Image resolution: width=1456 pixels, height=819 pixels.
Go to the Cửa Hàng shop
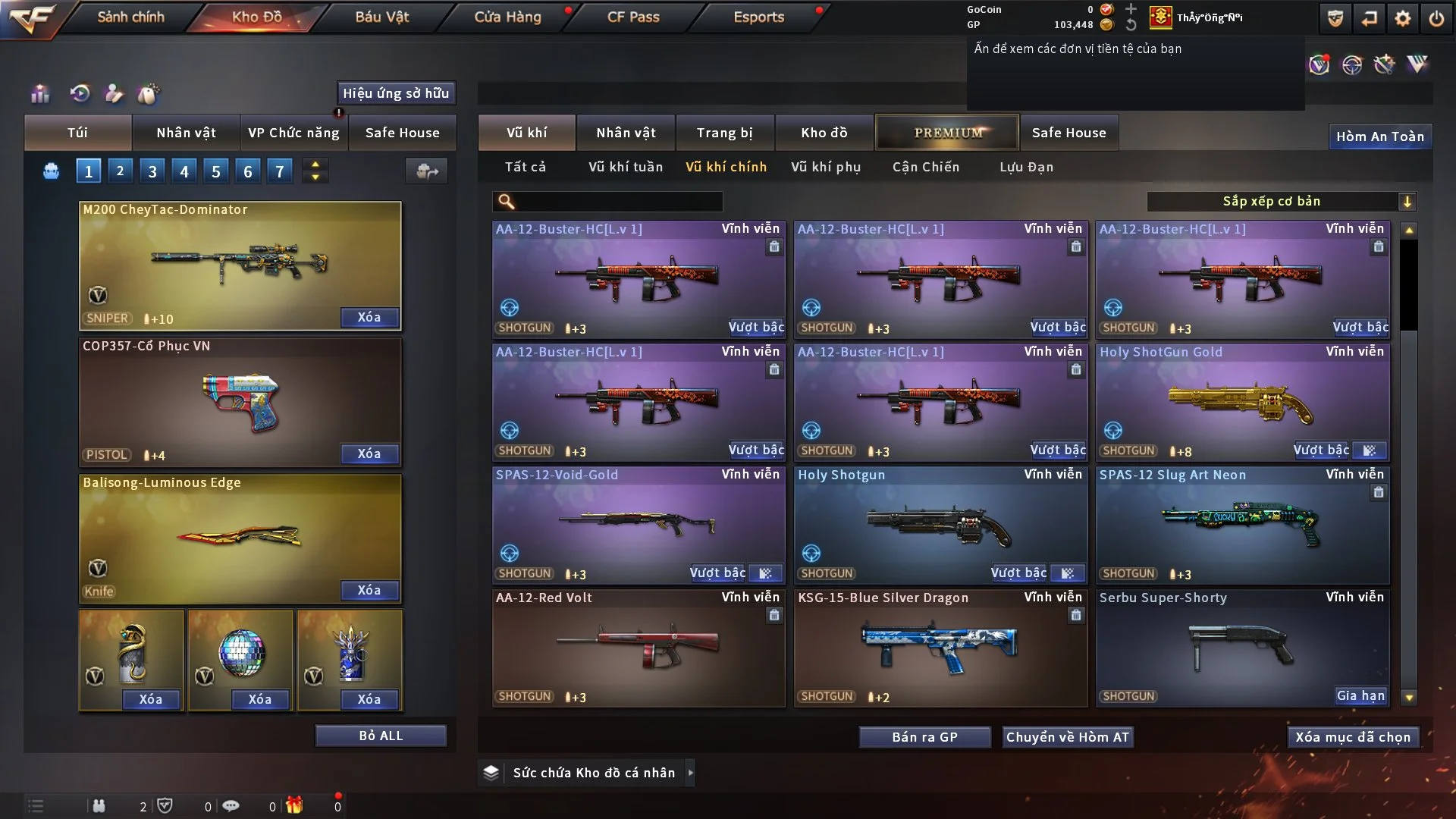click(x=507, y=17)
